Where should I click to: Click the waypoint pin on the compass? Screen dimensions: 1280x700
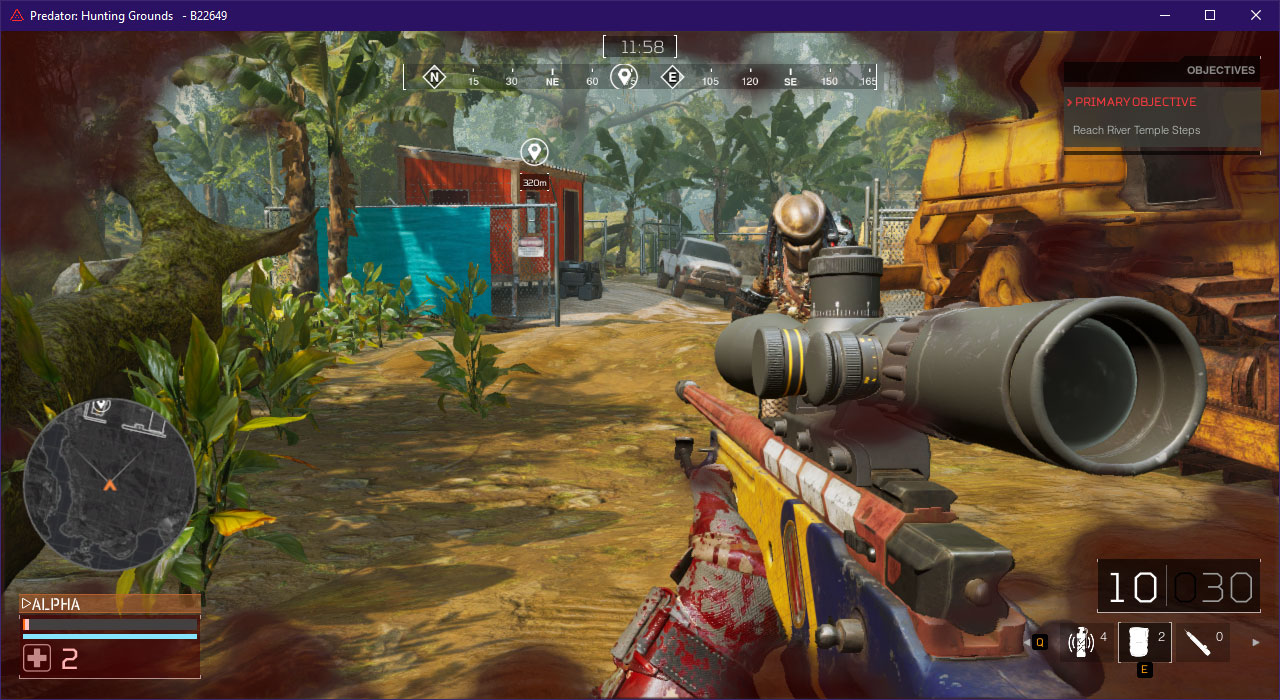625,77
